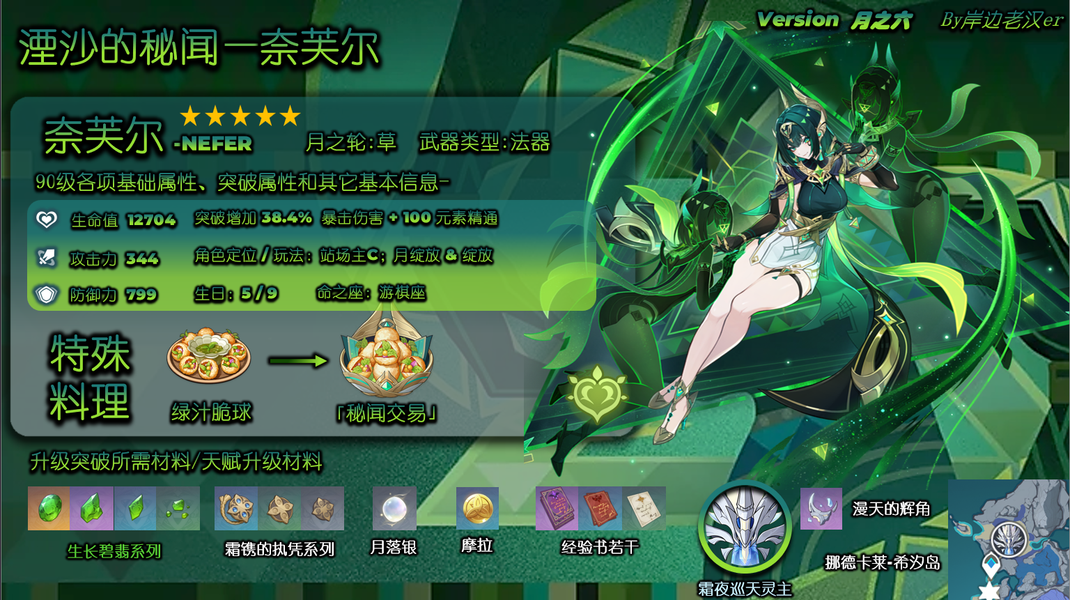Viewport: 1070px width, 600px height.
Task: Select the largest 生长碧翡 gemstone icon
Action: 49,508
